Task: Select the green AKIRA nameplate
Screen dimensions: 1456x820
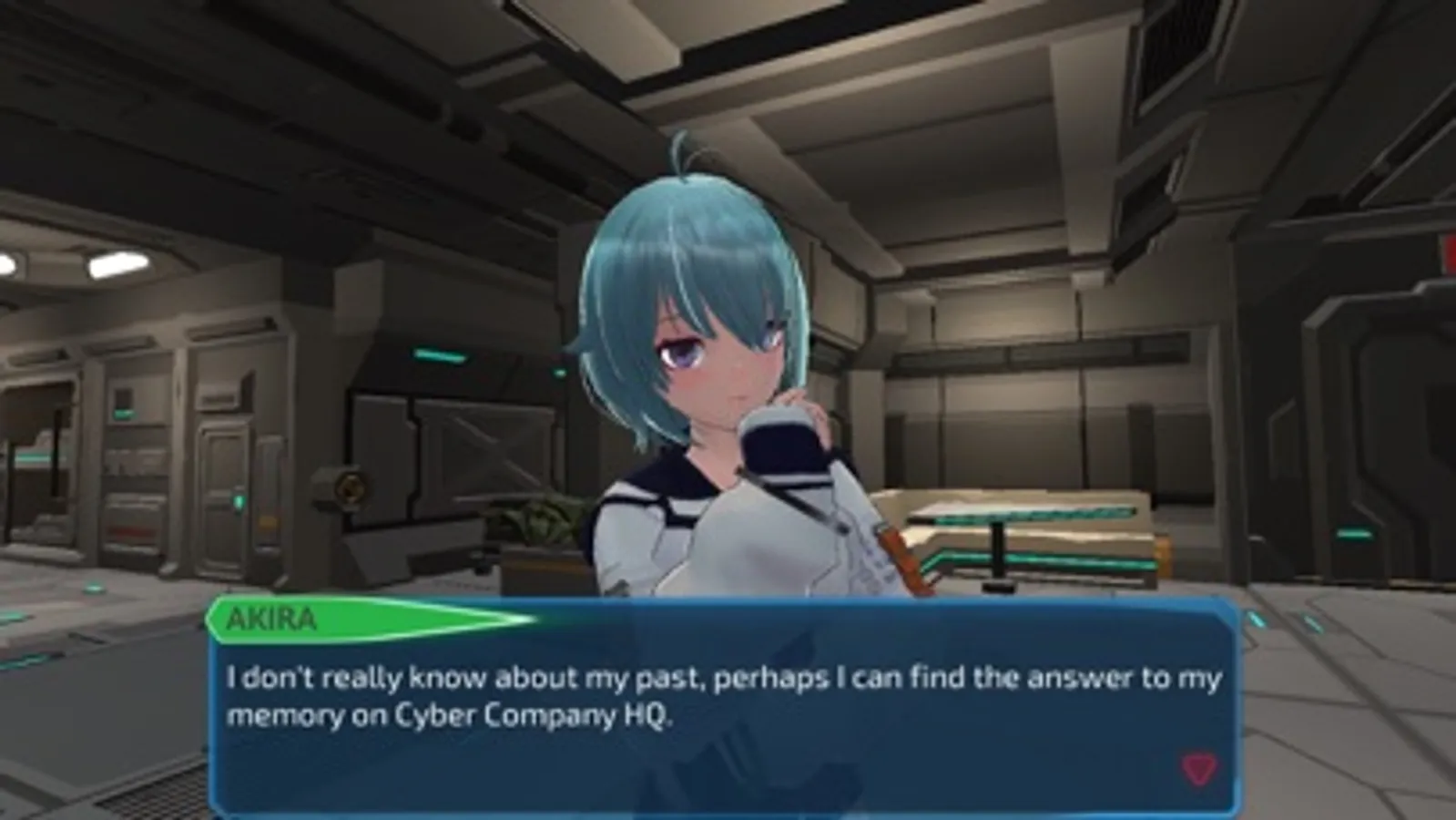Action: [x=273, y=621]
